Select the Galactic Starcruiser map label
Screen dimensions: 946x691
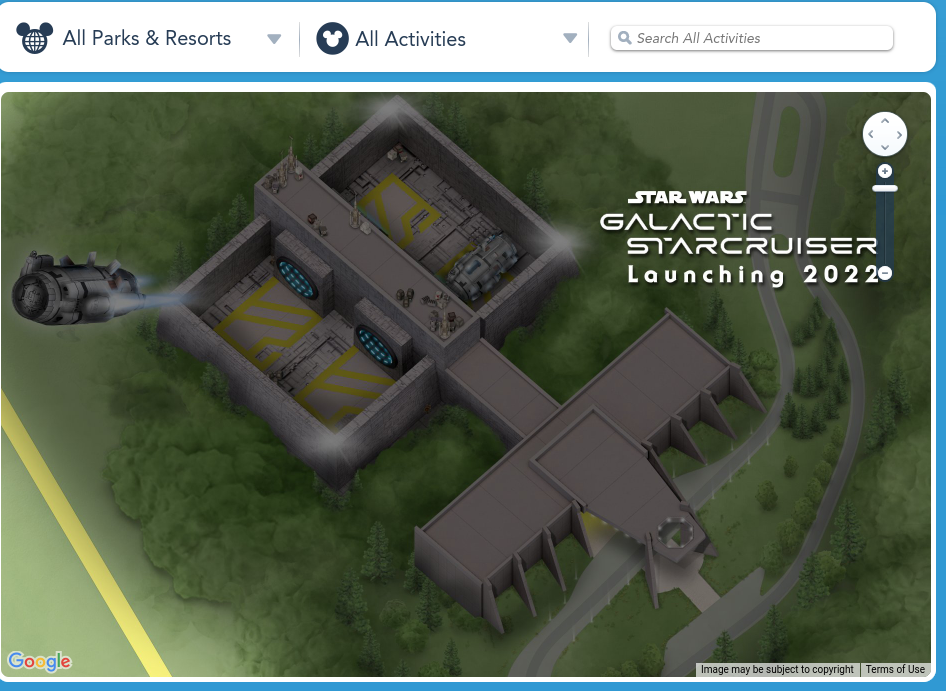[x=738, y=240]
